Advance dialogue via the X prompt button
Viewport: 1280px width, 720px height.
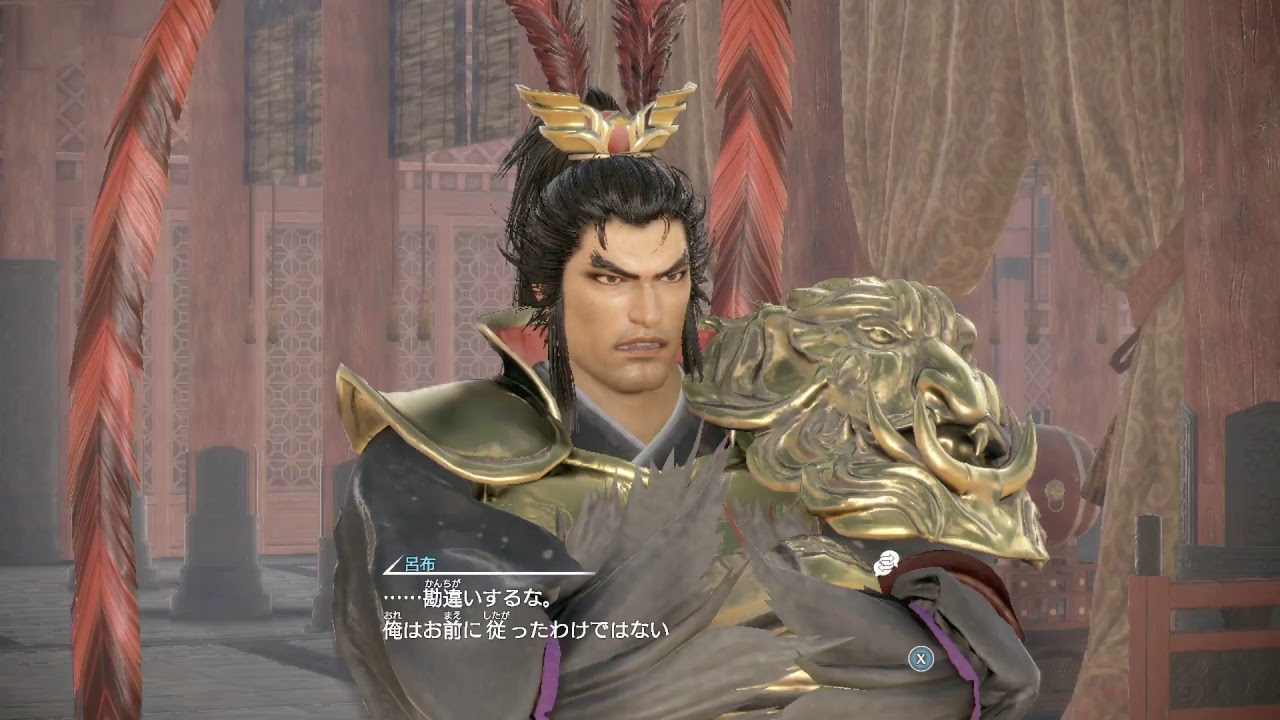click(920, 660)
